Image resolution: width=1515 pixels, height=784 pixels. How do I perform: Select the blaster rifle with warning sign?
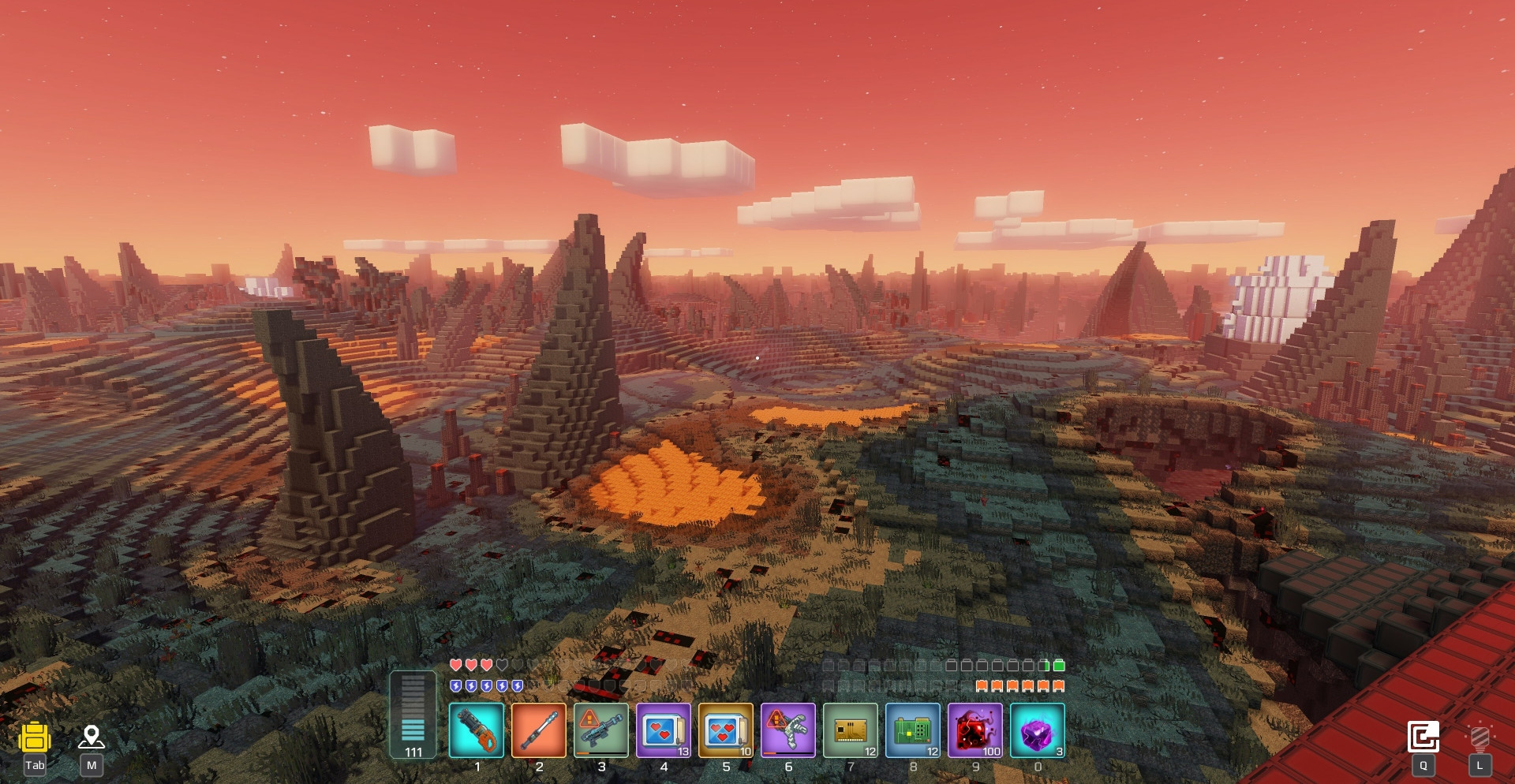point(601,730)
